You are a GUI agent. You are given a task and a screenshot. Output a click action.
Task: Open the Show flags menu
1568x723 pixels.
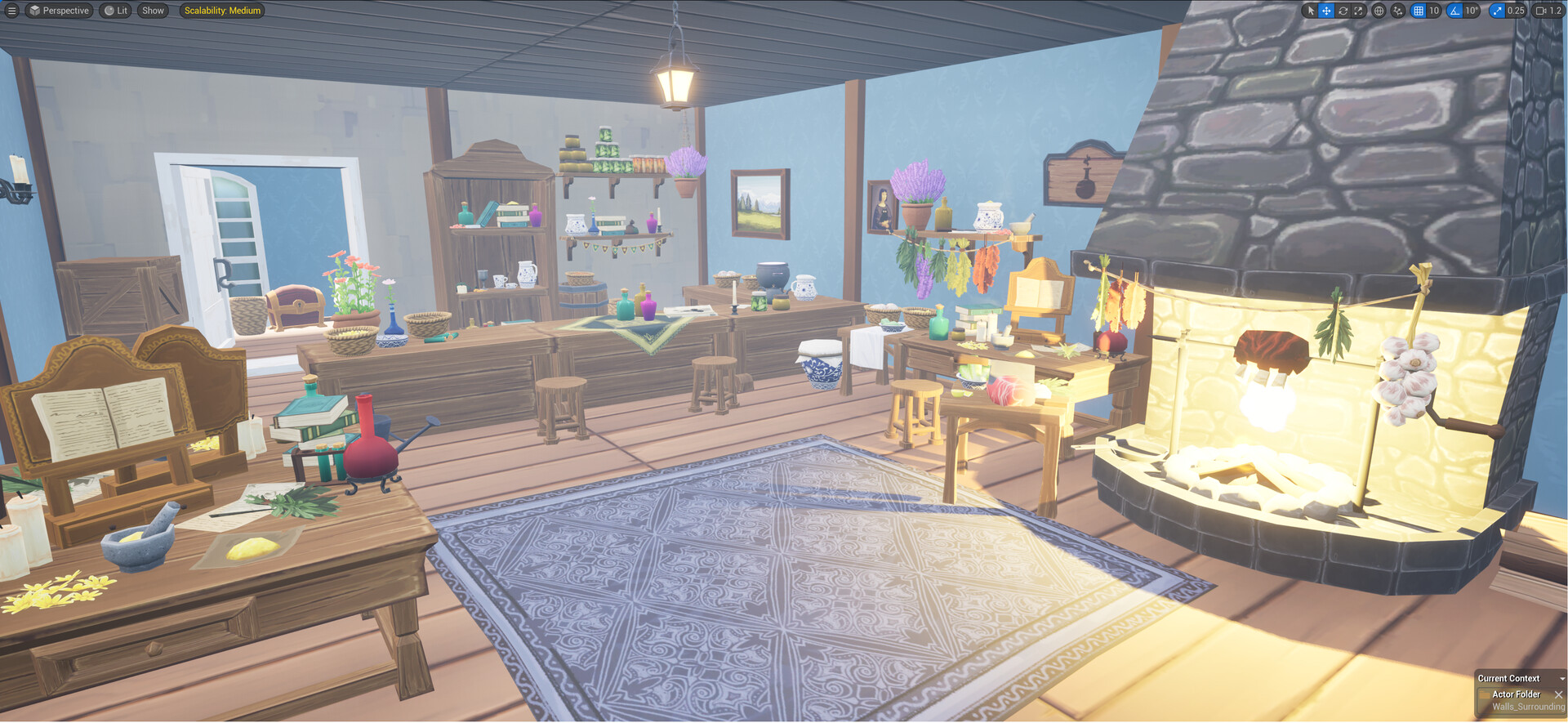pyautogui.click(x=152, y=11)
